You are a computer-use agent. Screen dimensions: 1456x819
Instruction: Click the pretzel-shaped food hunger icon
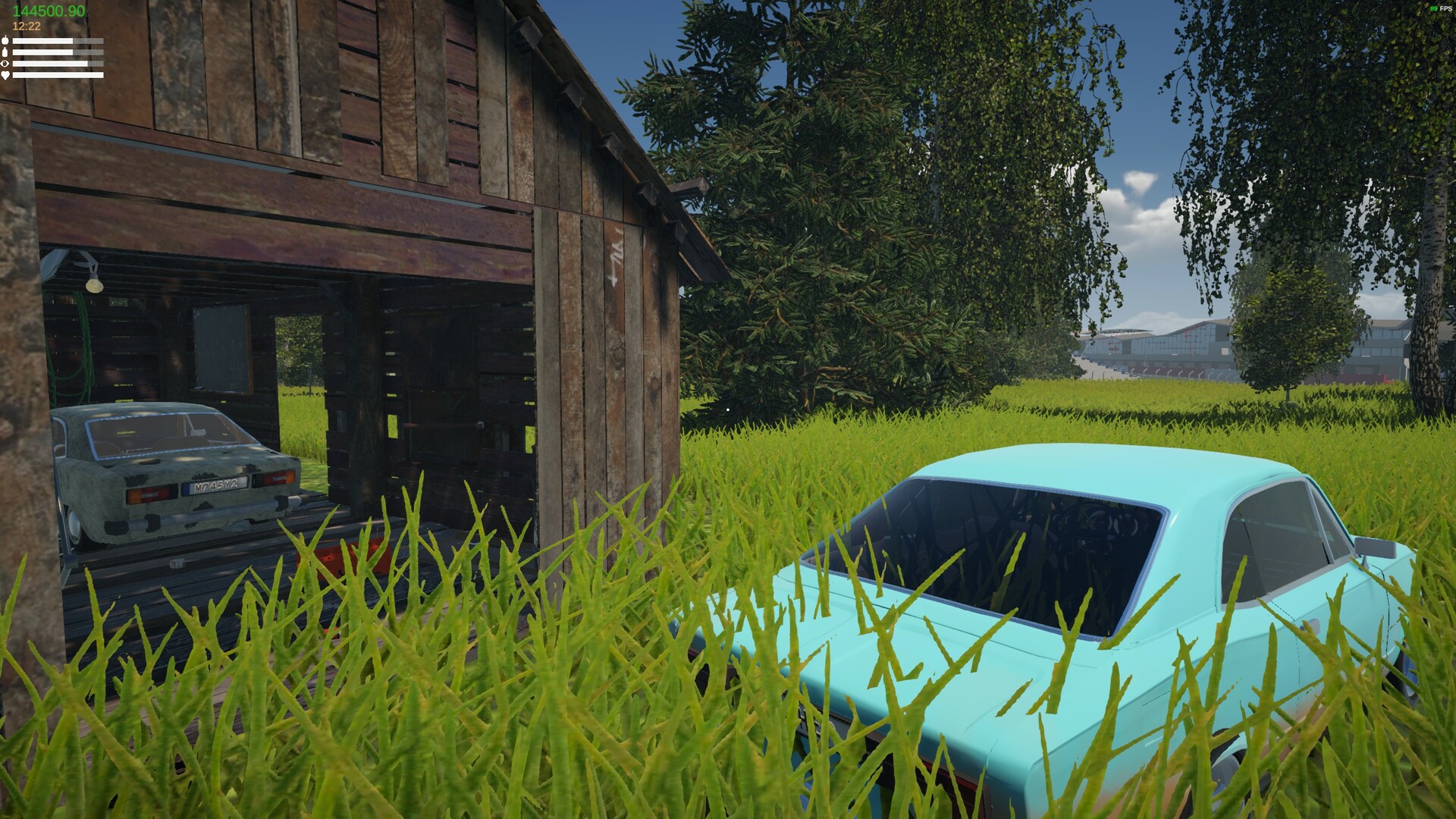[5, 41]
